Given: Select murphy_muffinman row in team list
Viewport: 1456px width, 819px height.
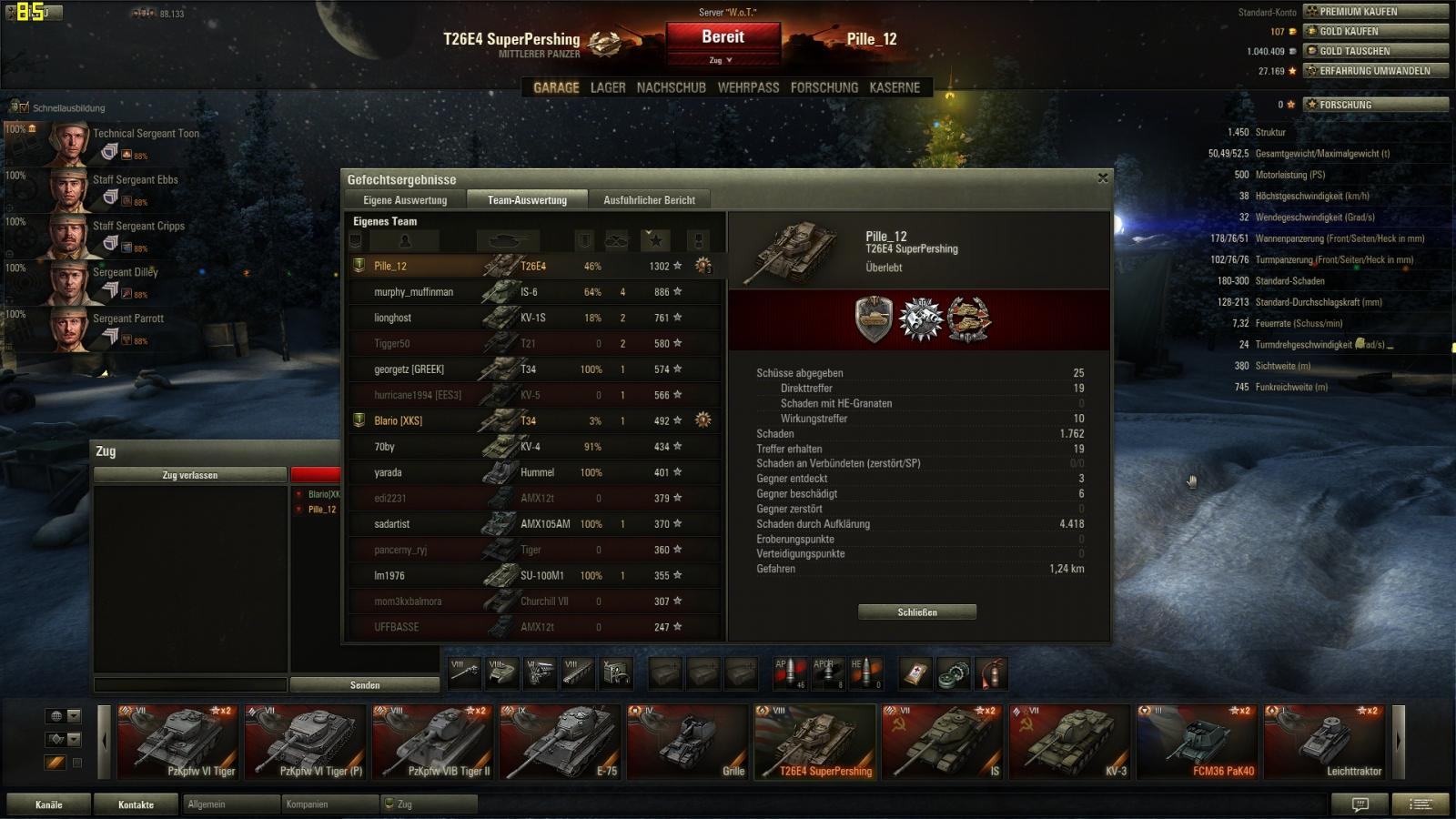Looking at the screenshot, I should coord(414,292).
